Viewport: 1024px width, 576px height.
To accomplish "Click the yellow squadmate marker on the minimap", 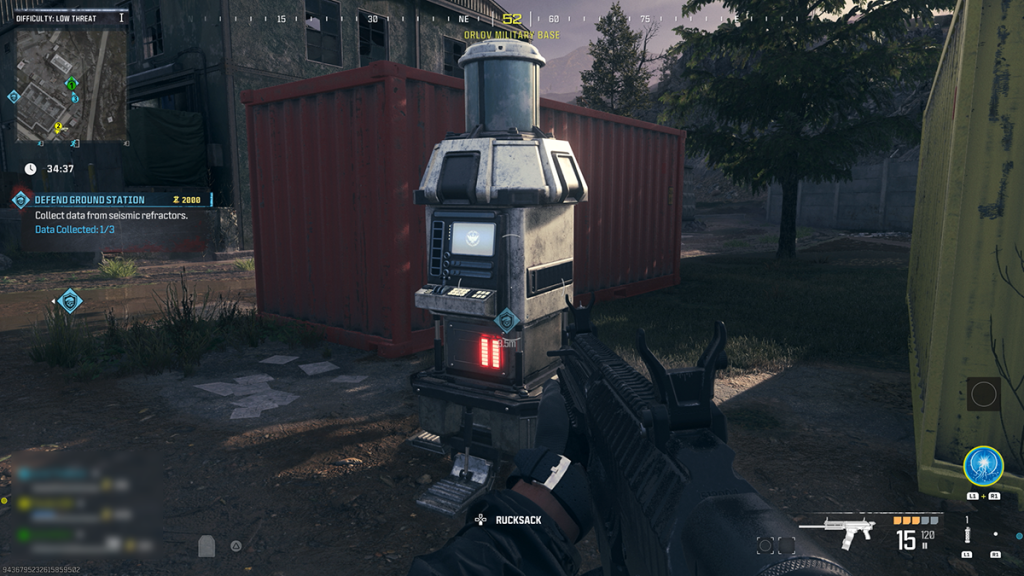I will pos(58,127).
